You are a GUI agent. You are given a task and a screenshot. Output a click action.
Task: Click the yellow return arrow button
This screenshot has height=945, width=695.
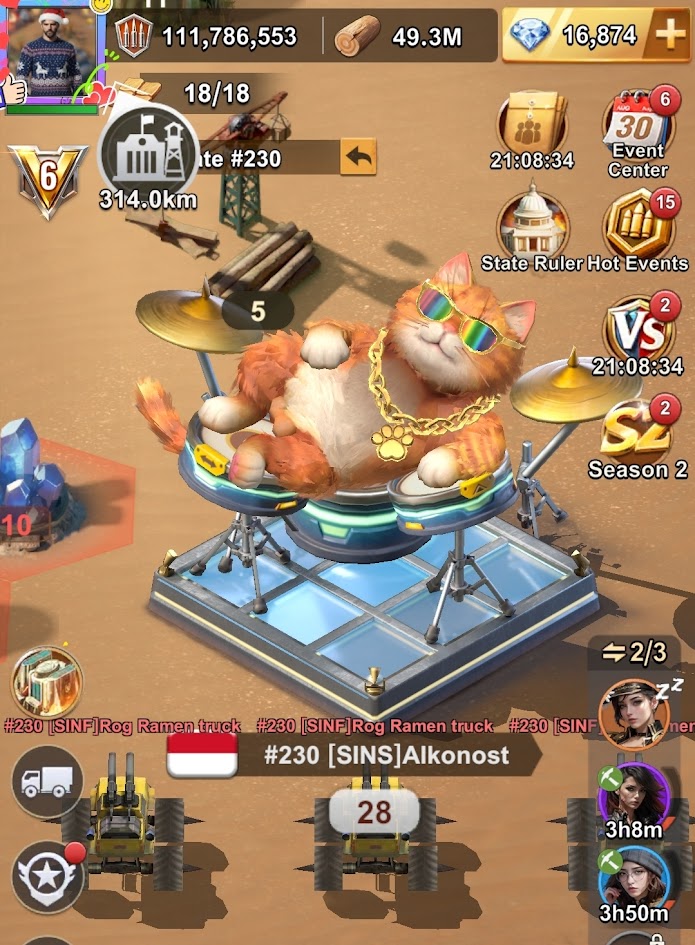point(358,158)
